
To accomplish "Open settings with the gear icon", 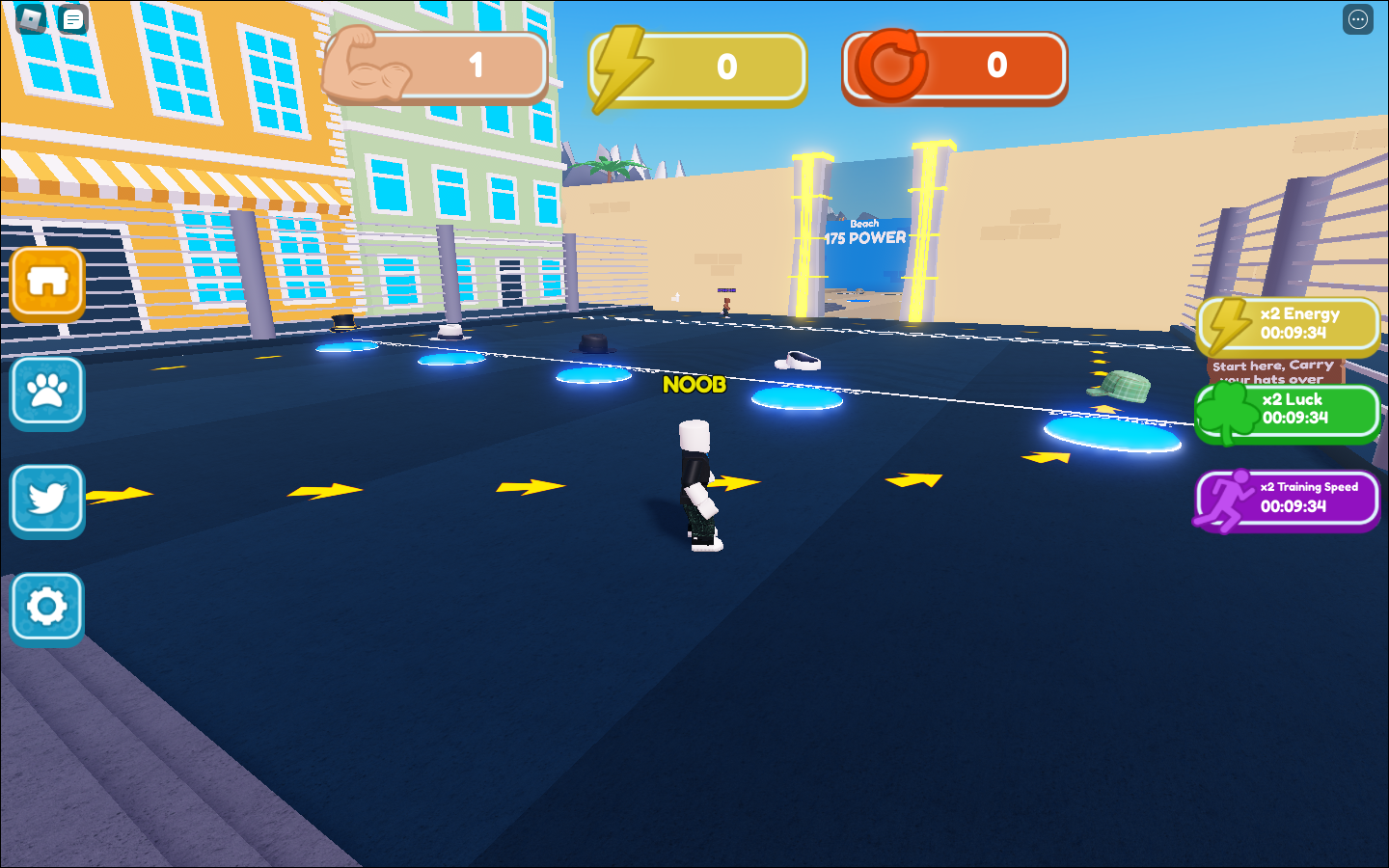I will pos(46,609).
